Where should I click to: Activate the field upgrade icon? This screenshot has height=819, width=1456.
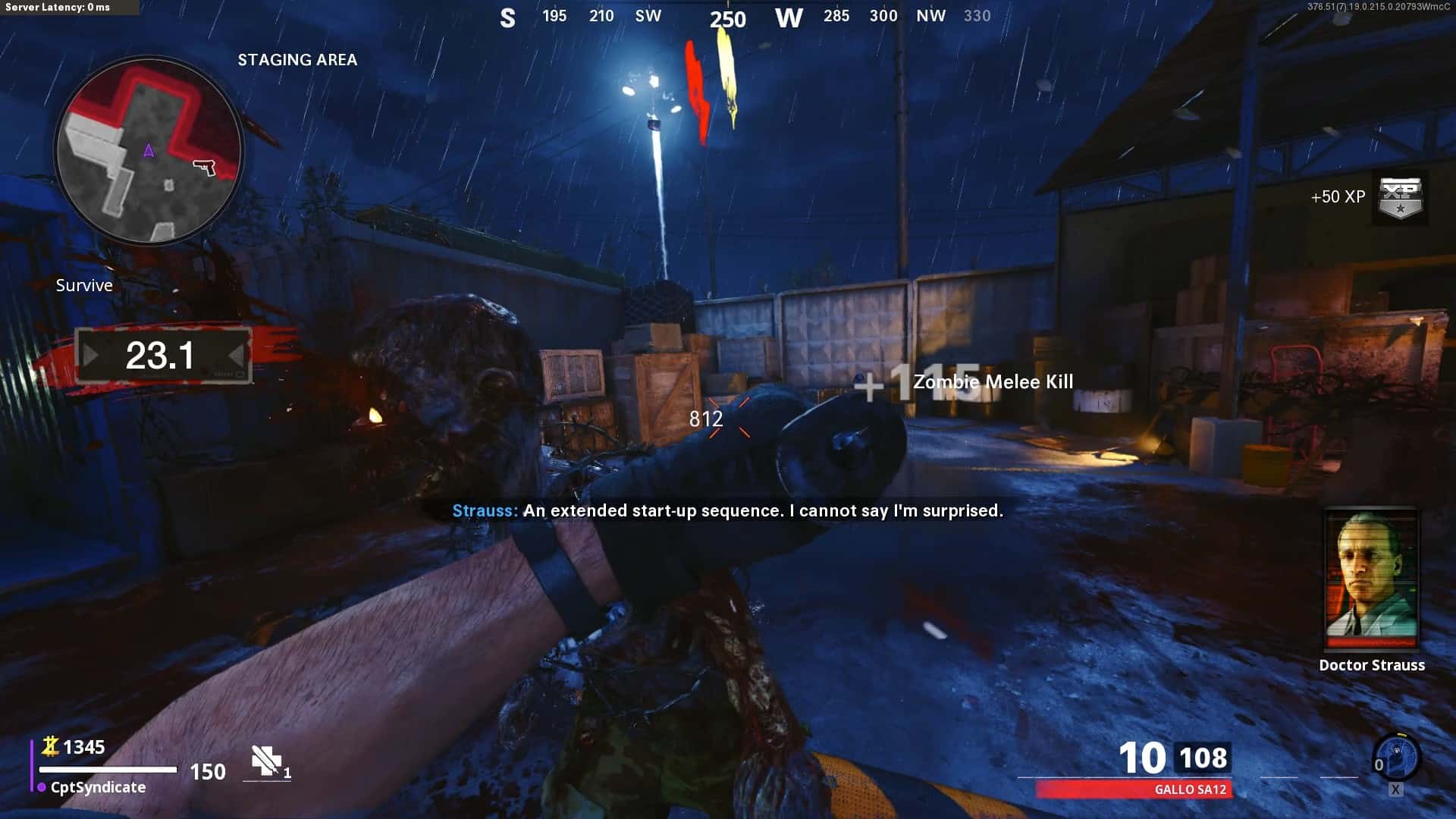point(1397,757)
